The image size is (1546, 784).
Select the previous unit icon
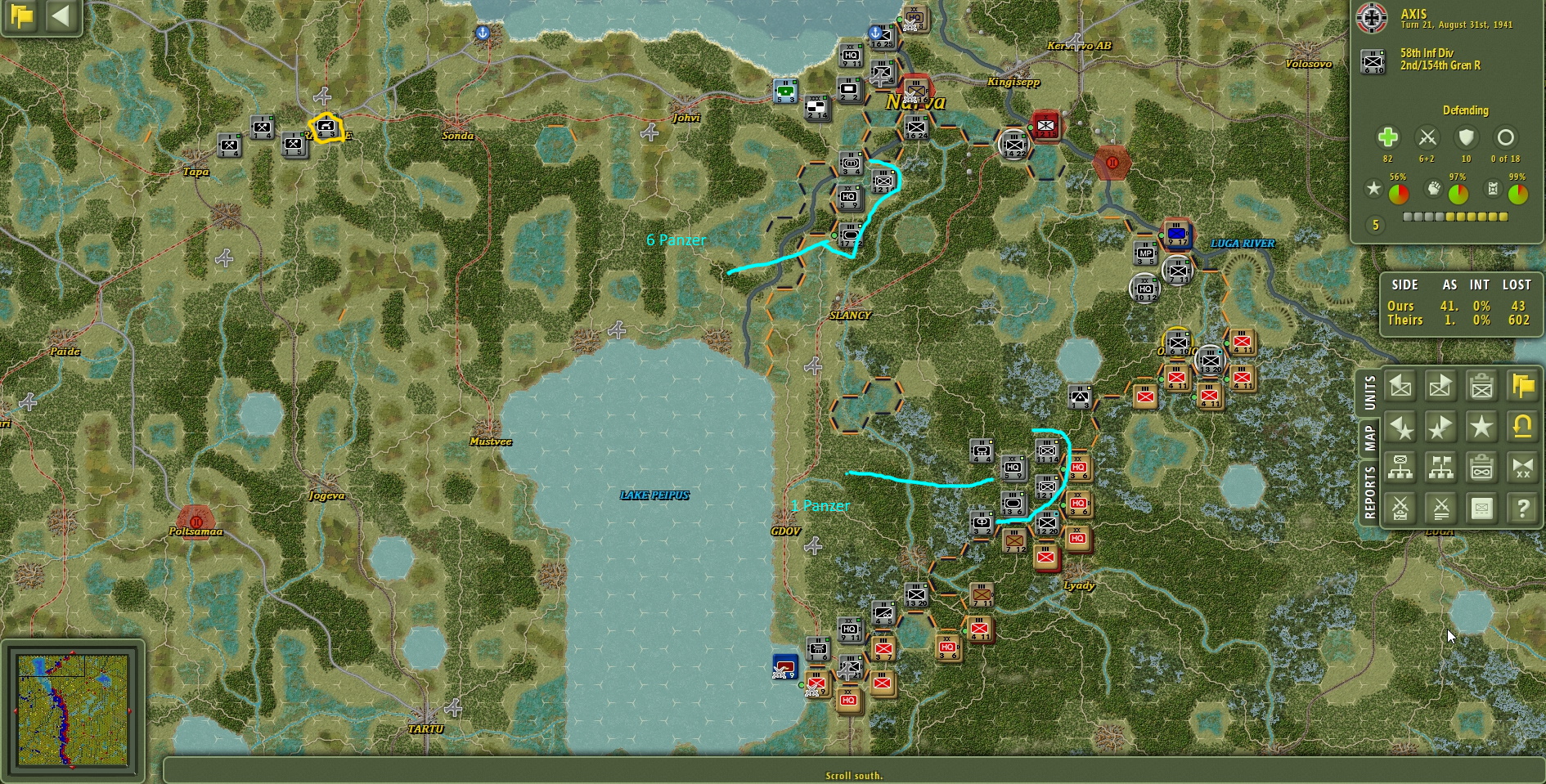coord(1401,386)
